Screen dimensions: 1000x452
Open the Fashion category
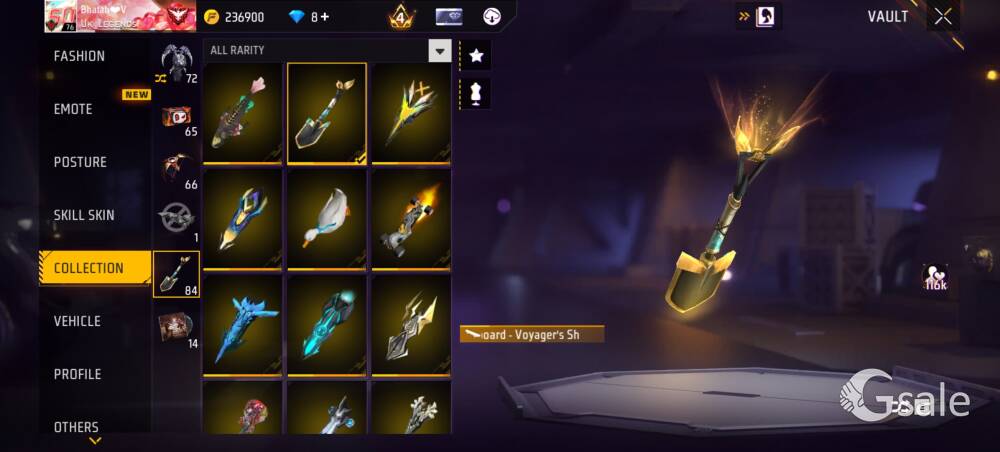(80, 56)
